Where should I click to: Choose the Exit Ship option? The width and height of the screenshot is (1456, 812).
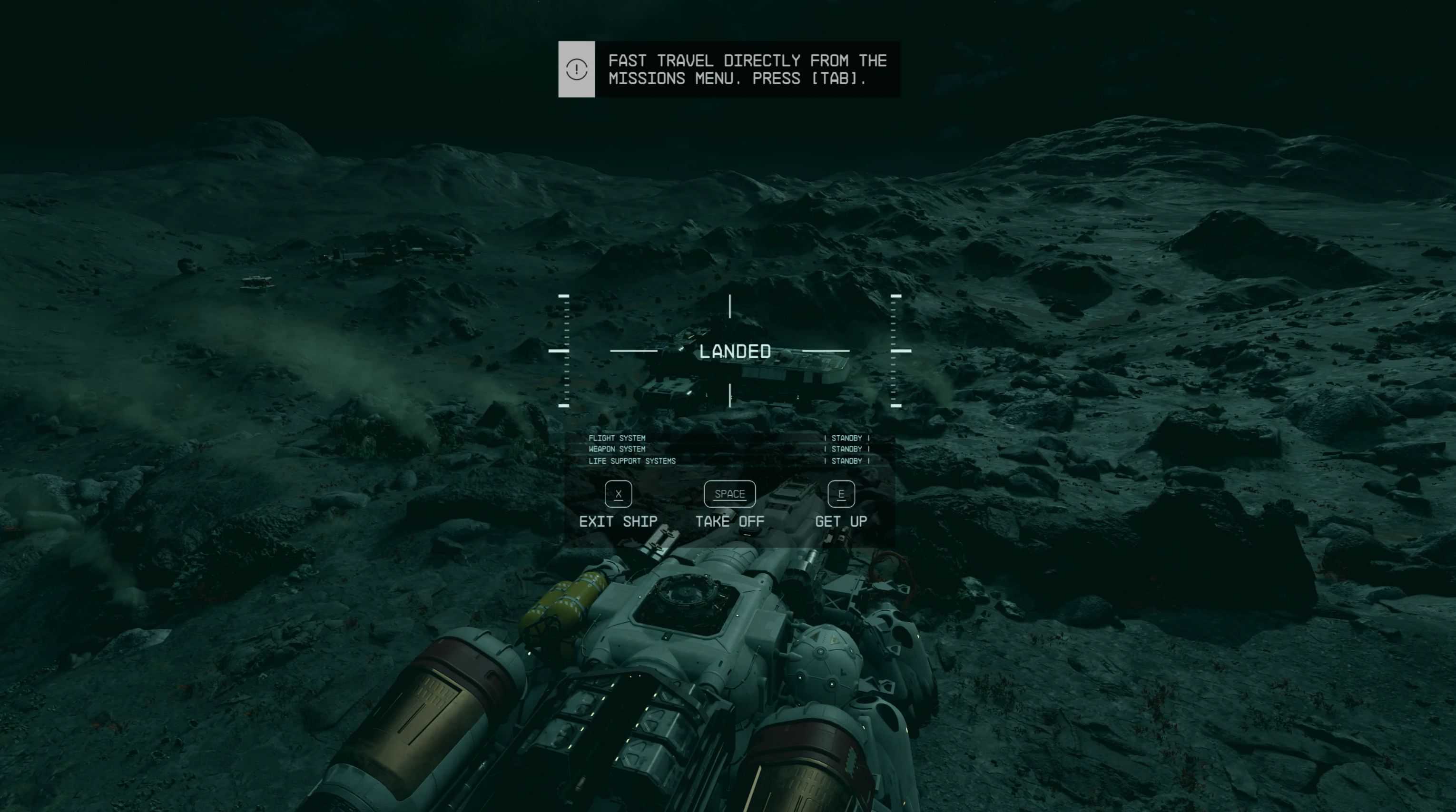click(x=618, y=506)
